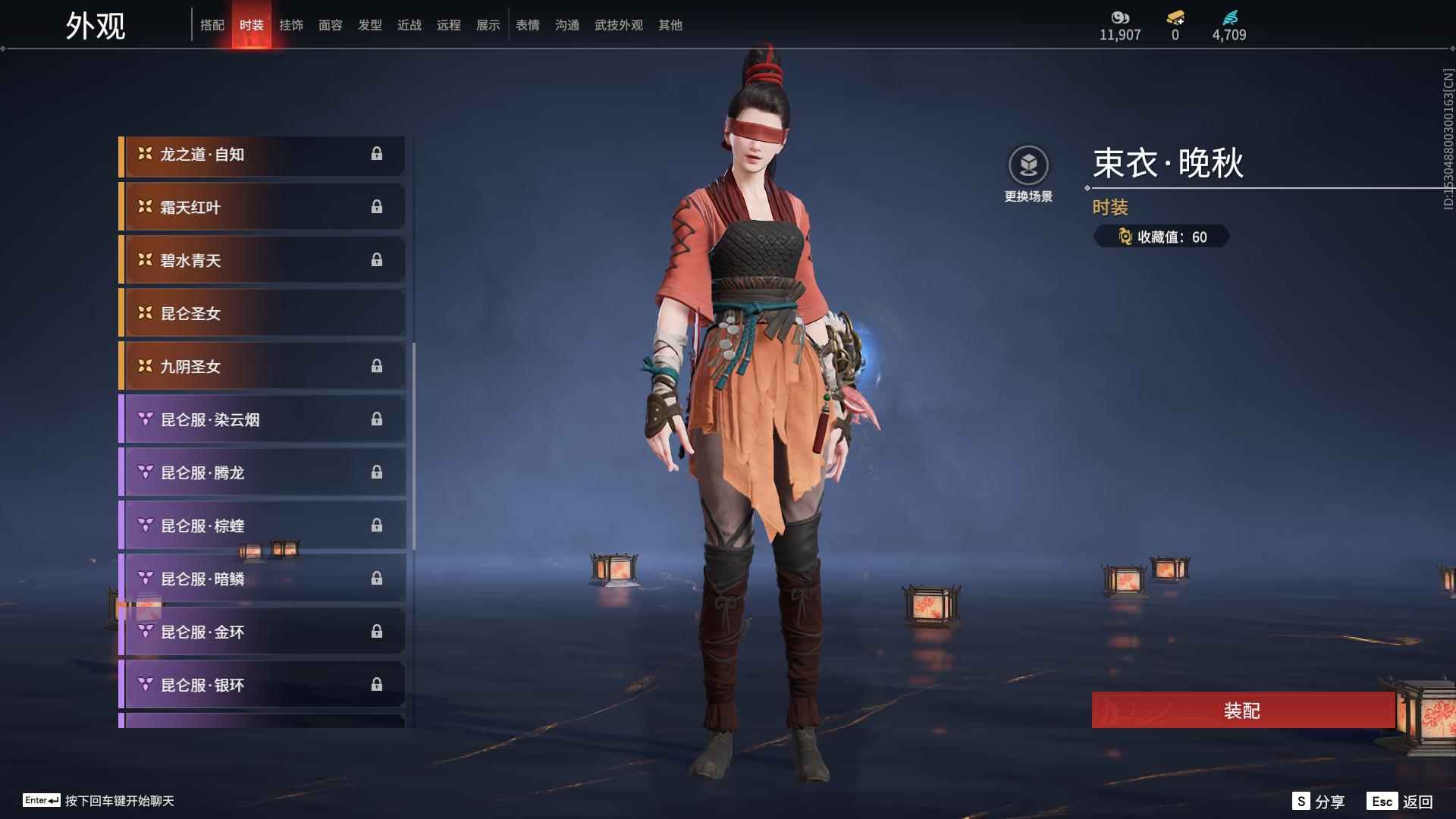
Task: Select the 面容 face tab
Action: pyautogui.click(x=331, y=25)
